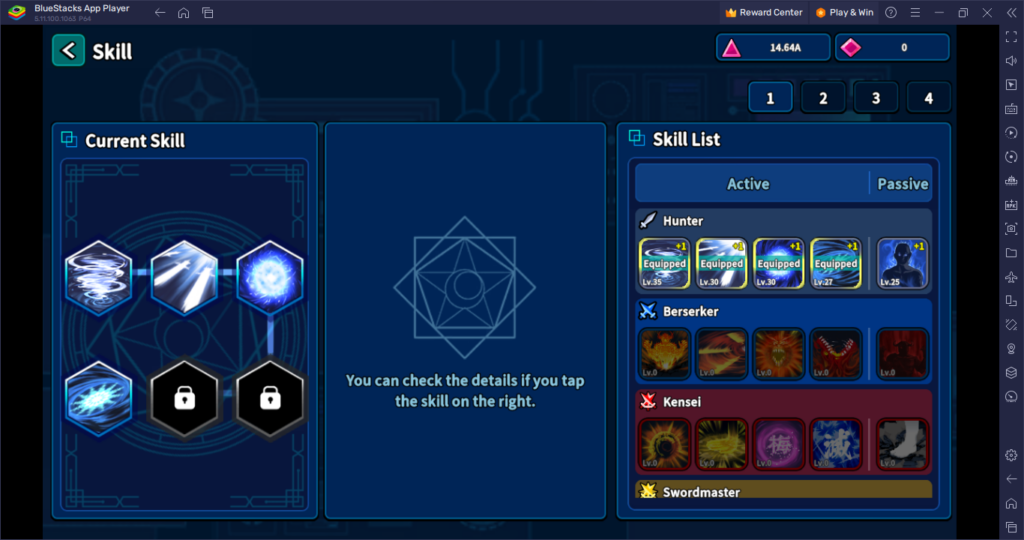Viewport: 1024px width, 540px height.
Task: Select the Berserker passive skill icon
Action: 903,354
